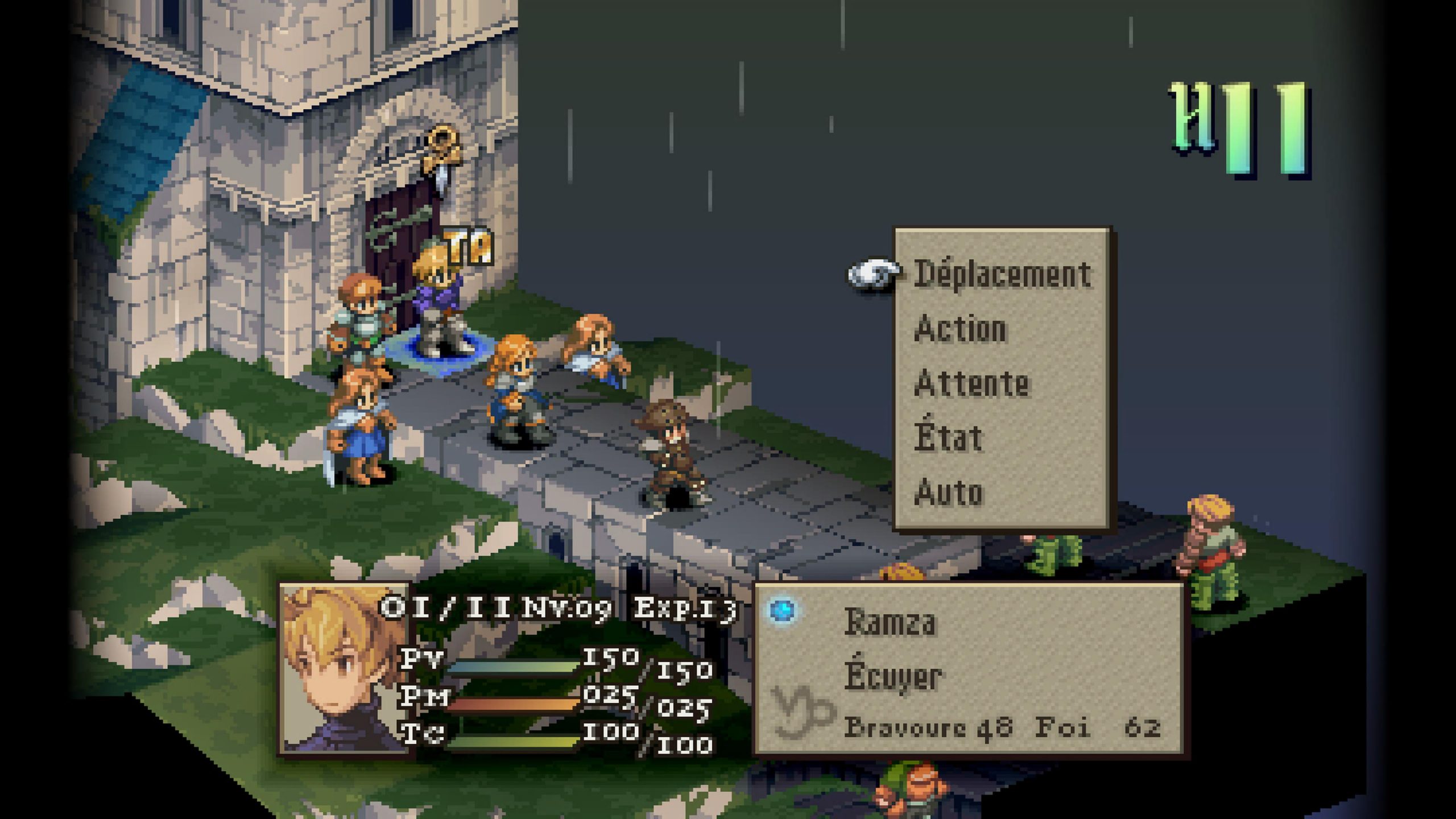Activate the Auto battle option
This screenshot has width=1456, height=819.
tap(948, 492)
